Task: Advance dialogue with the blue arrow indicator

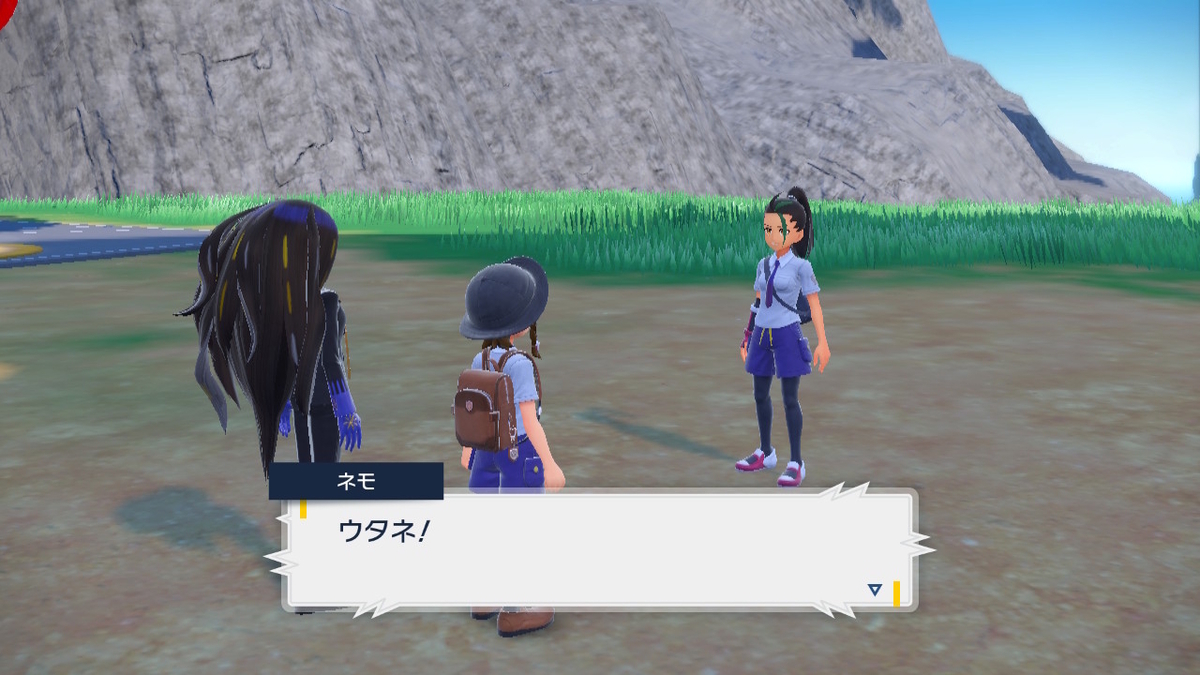Action: click(x=875, y=590)
